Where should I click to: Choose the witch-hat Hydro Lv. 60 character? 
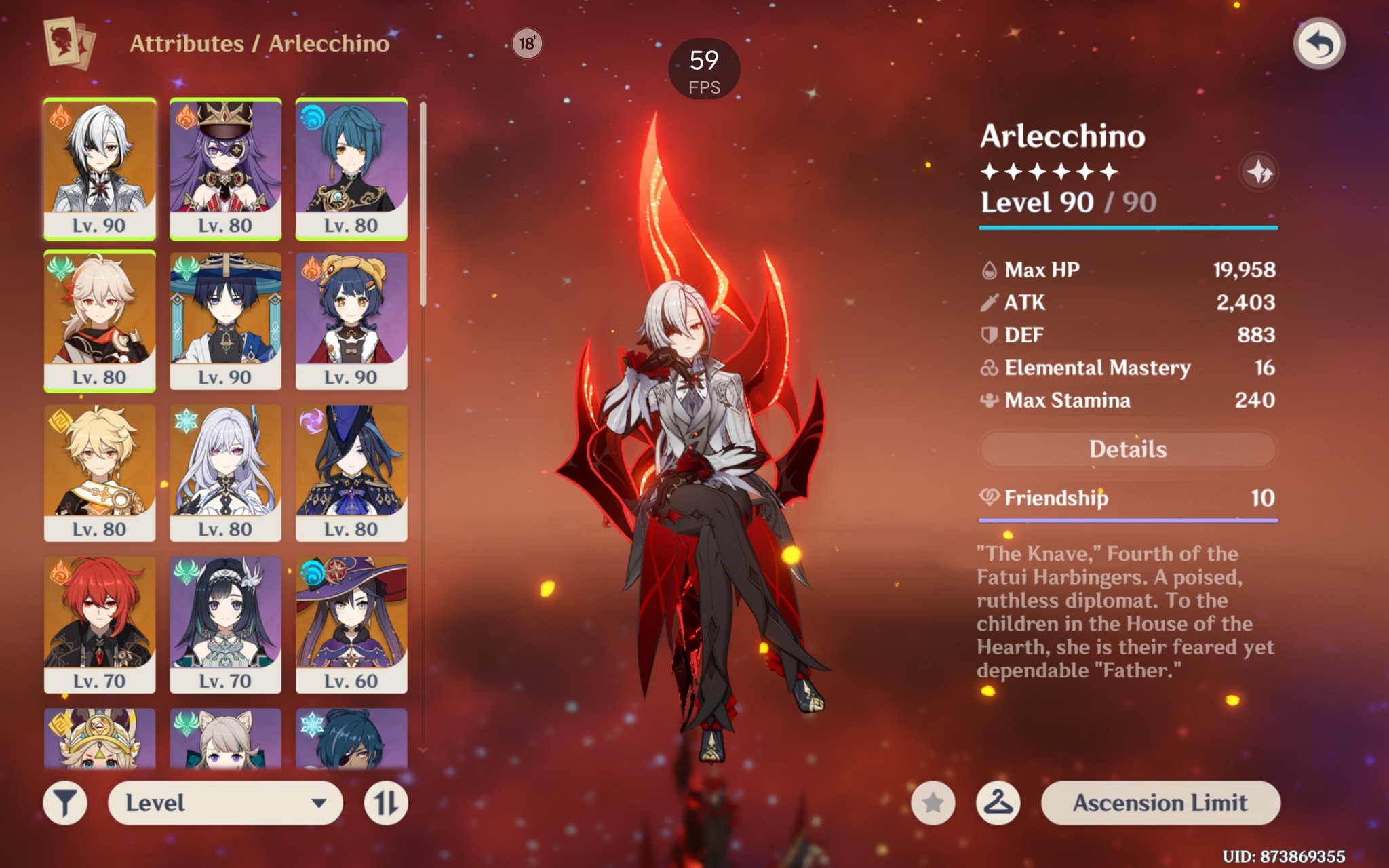351,624
